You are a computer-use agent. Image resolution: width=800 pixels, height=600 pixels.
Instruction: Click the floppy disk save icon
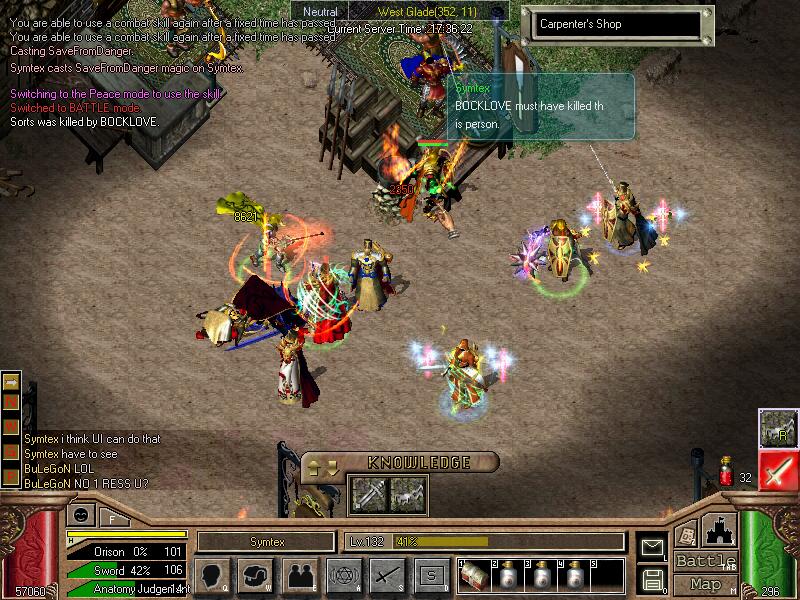(x=652, y=578)
